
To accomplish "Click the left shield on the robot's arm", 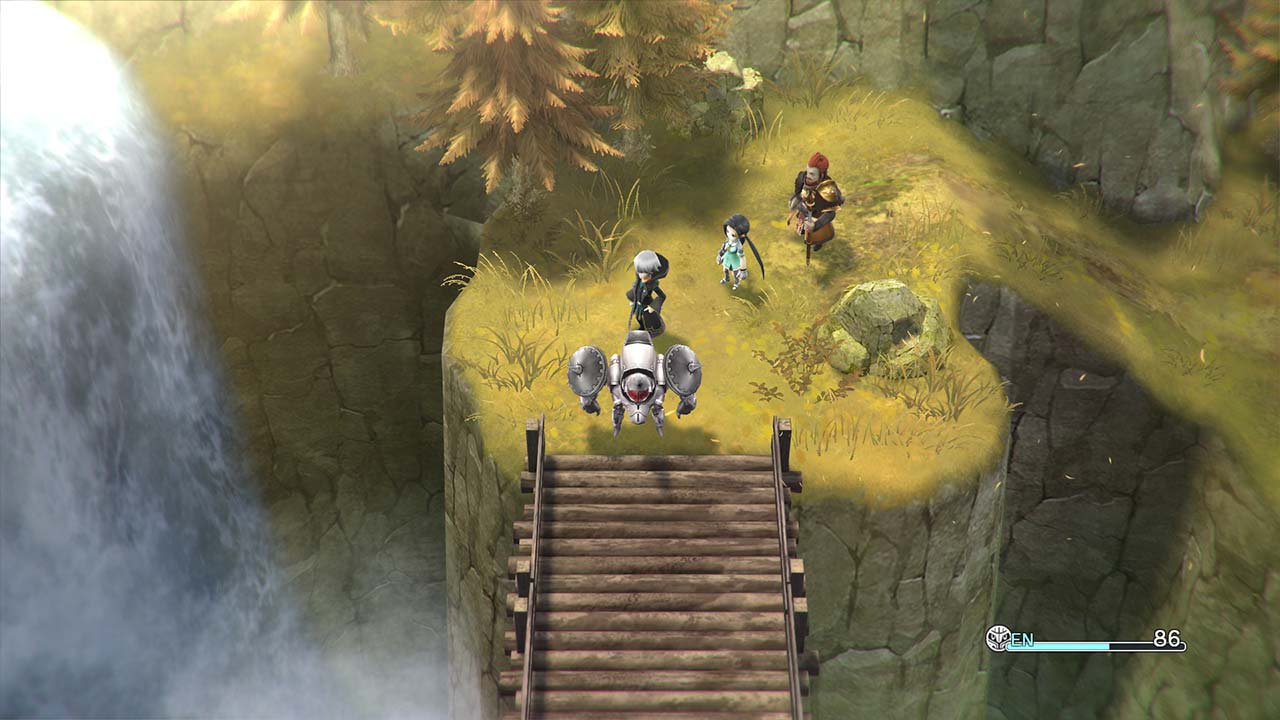I will tap(586, 372).
